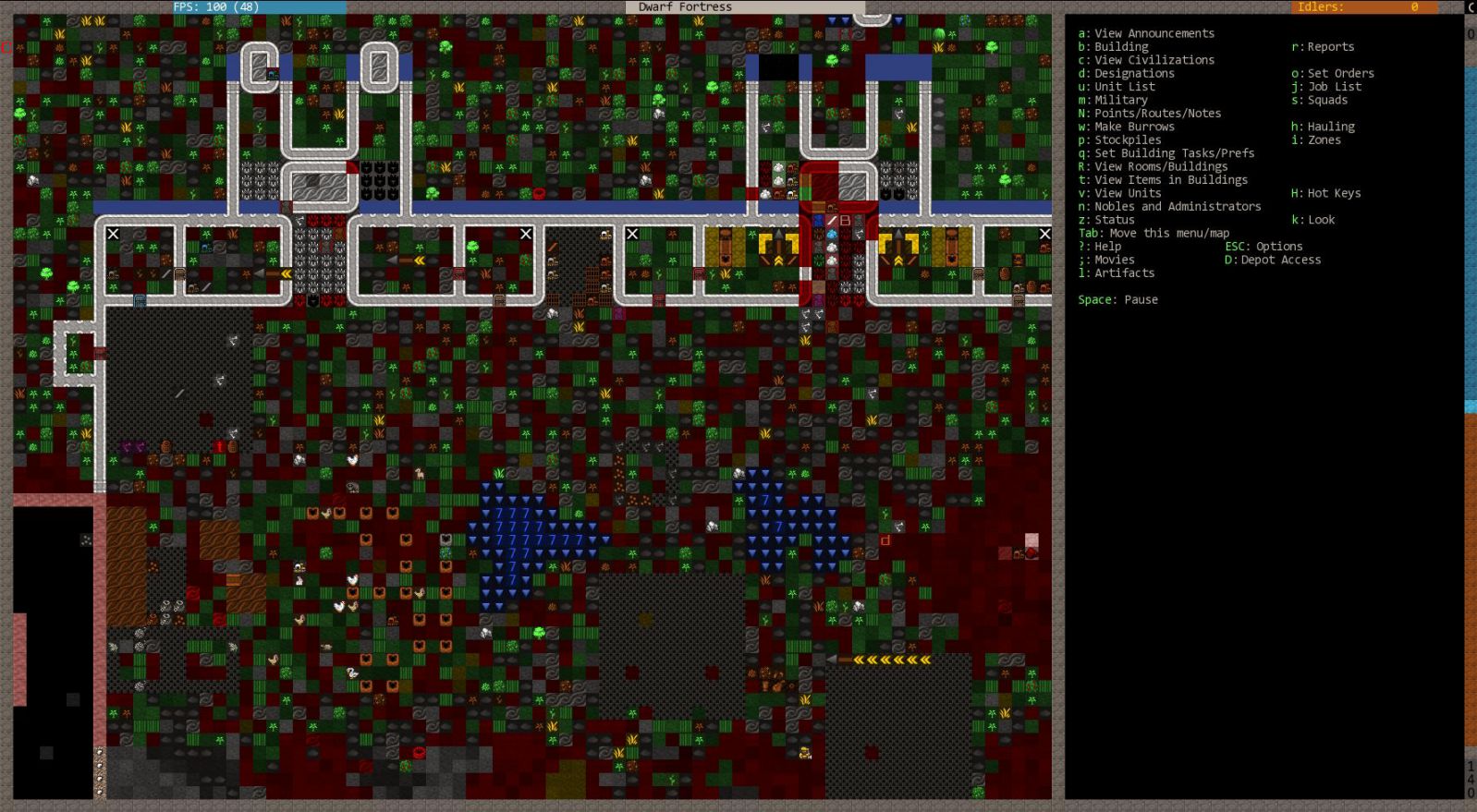Open the Status screen entry
The image size is (1477, 812).
[x=1114, y=220]
